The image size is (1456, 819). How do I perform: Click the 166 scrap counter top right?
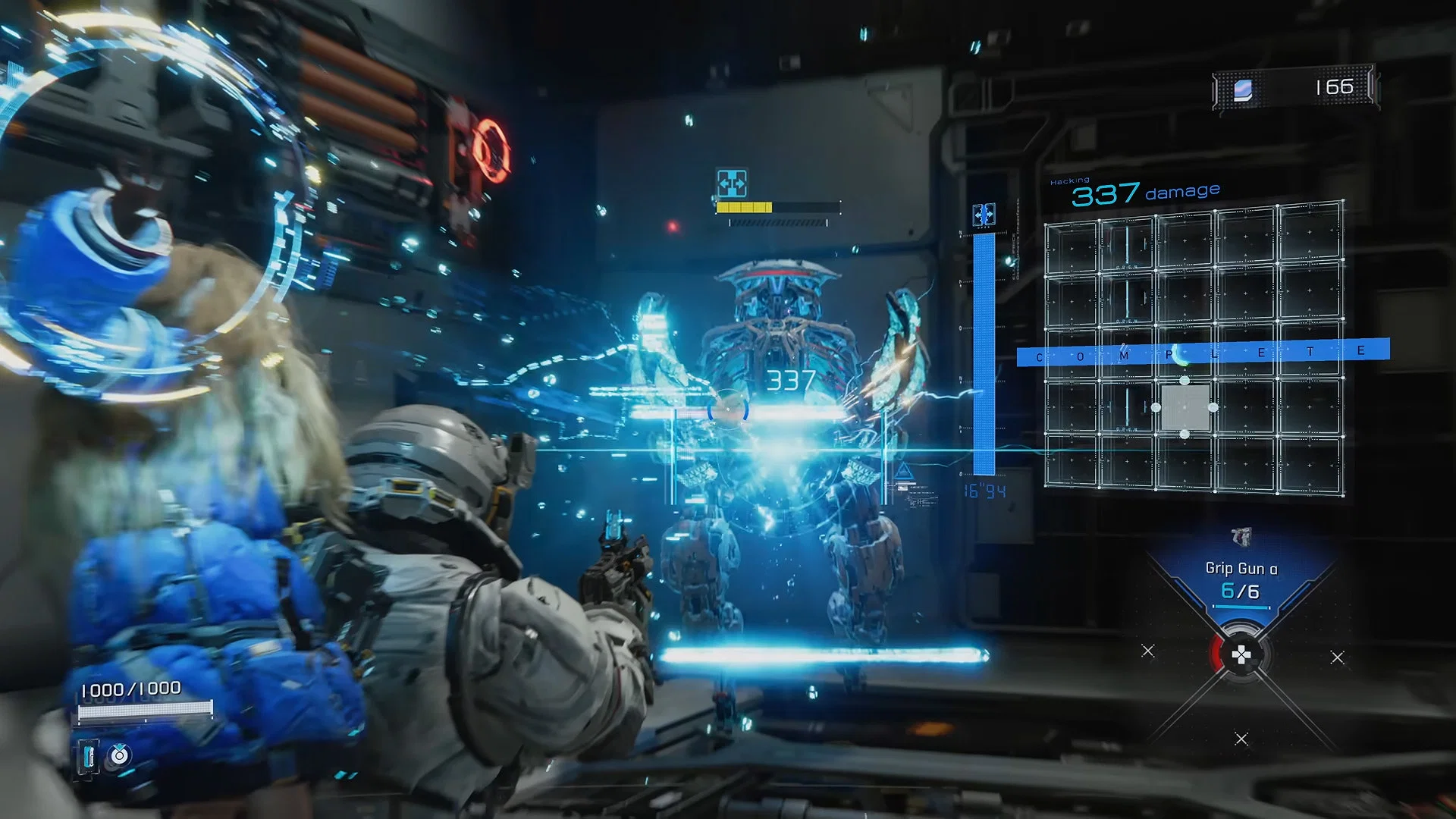click(x=1333, y=86)
